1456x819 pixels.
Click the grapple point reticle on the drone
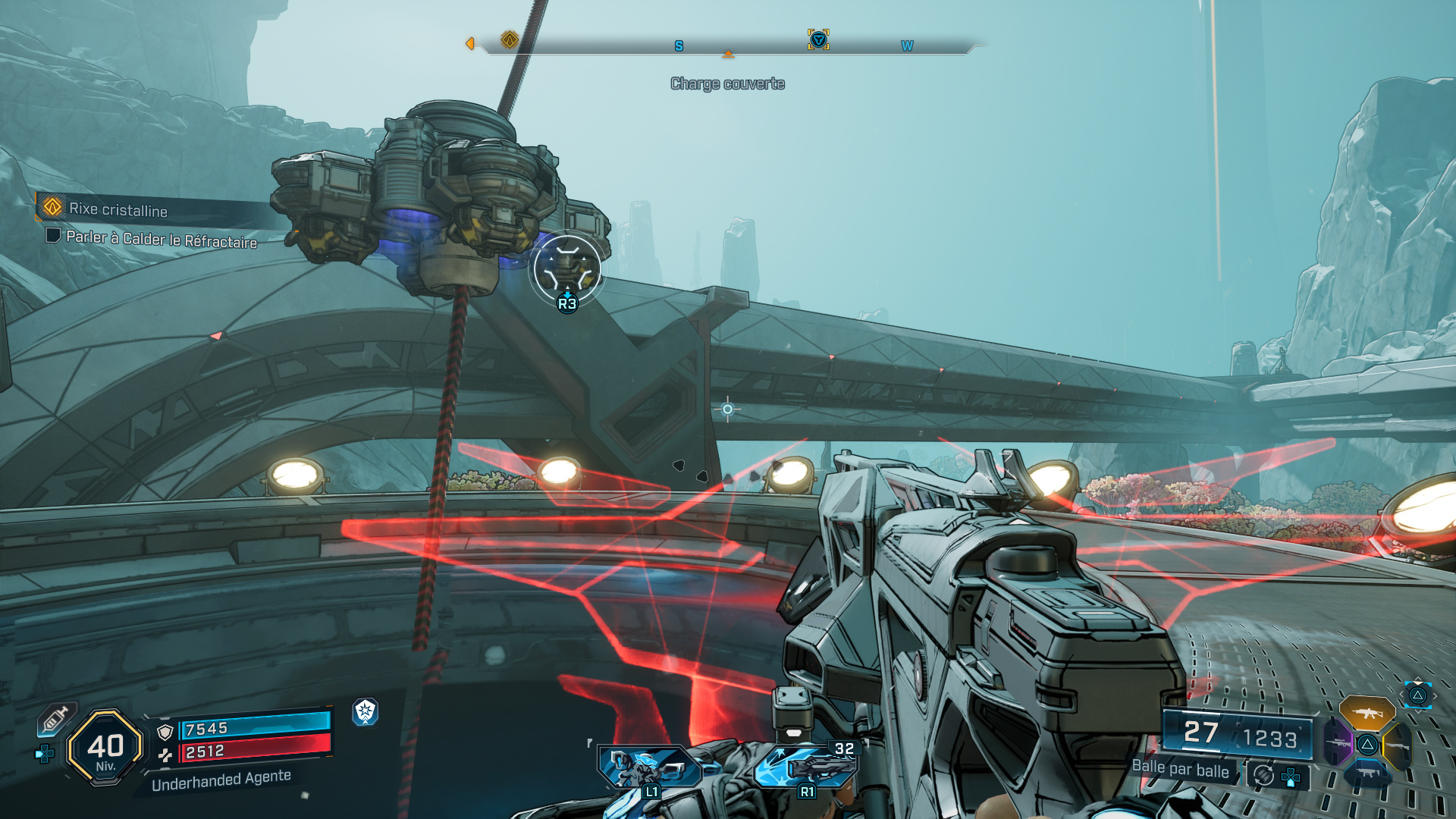tap(566, 269)
